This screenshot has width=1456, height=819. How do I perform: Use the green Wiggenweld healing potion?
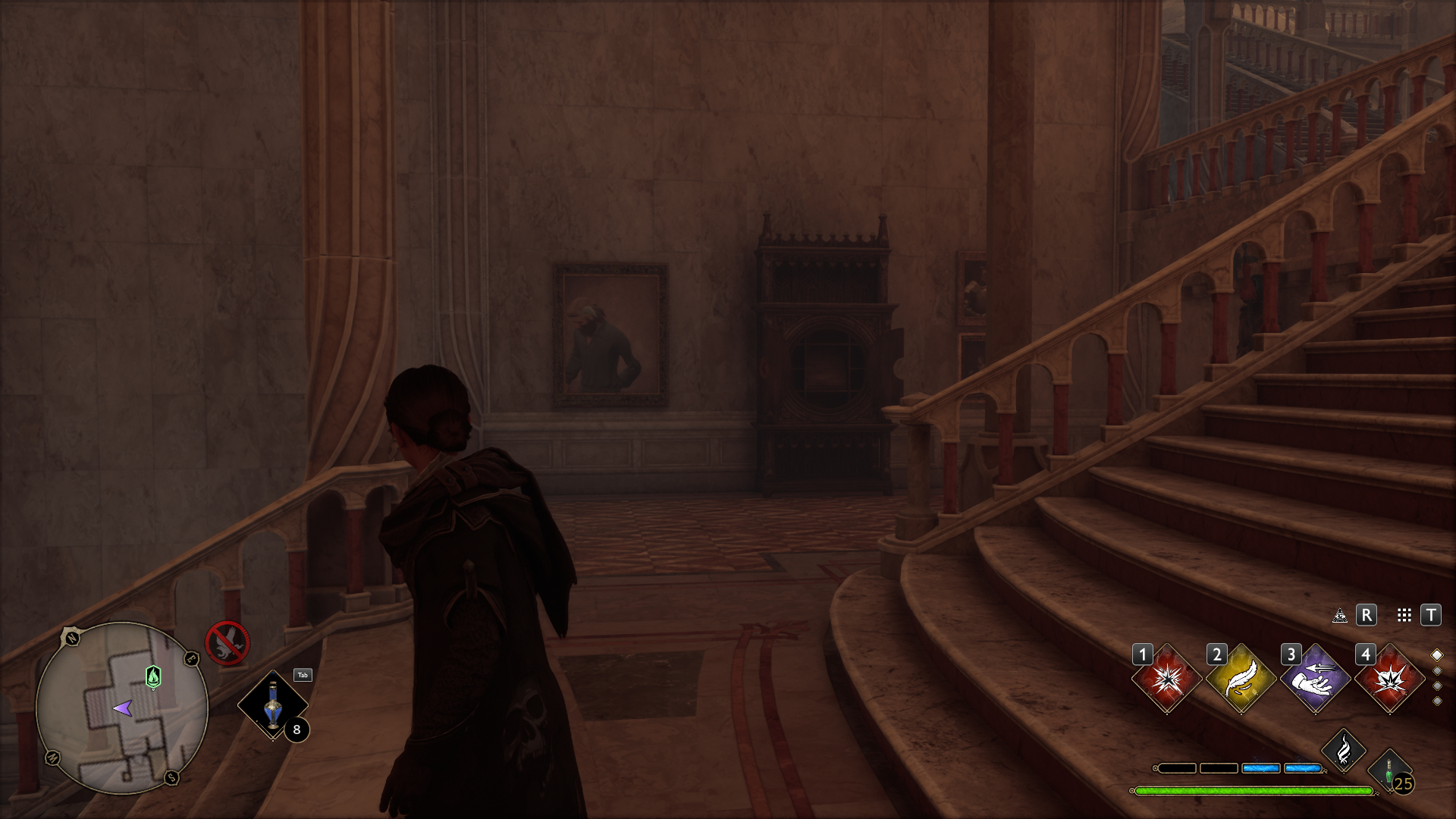1389,771
